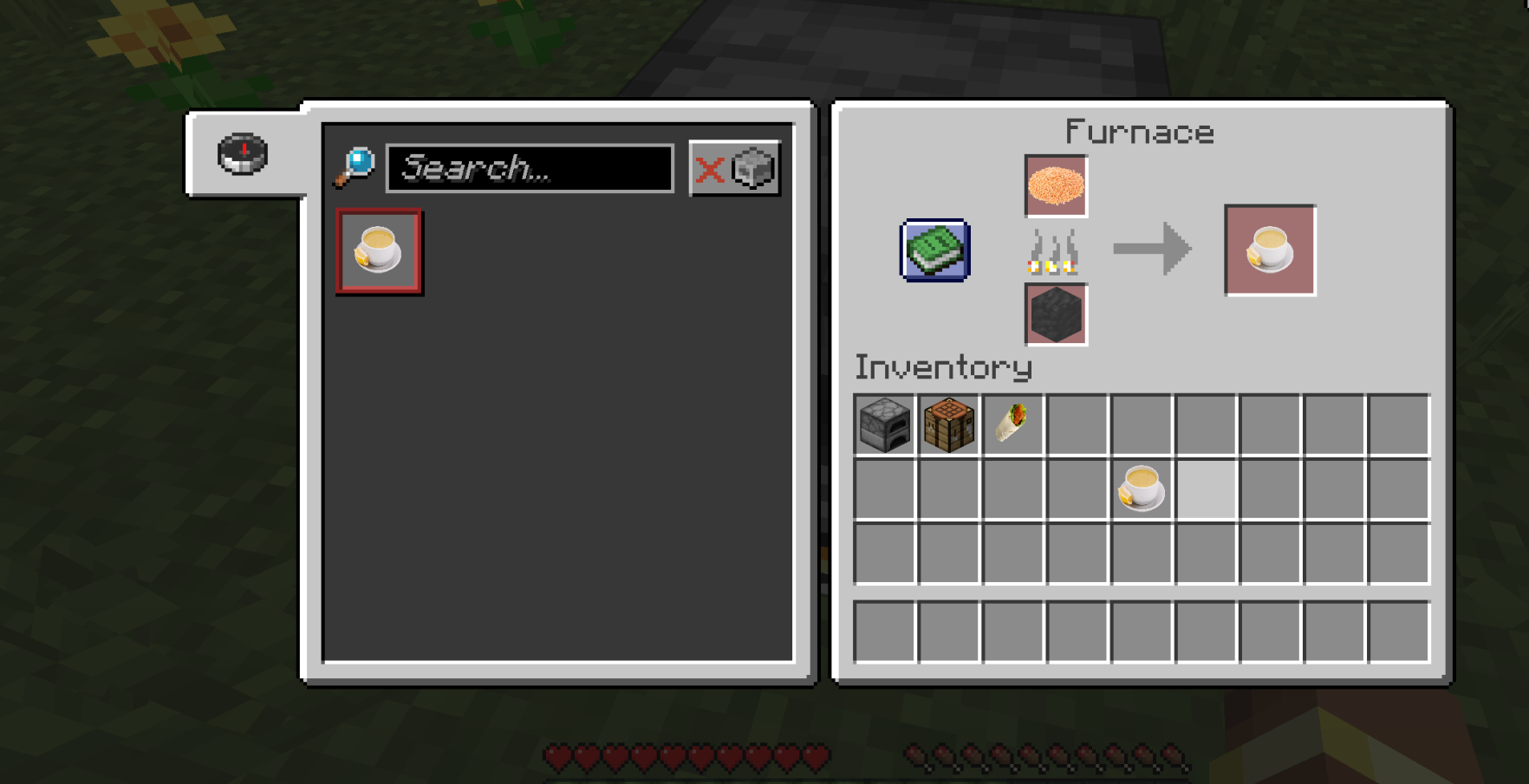
Task: Click the green recipe book transfer icon
Action: (x=934, y=252)
